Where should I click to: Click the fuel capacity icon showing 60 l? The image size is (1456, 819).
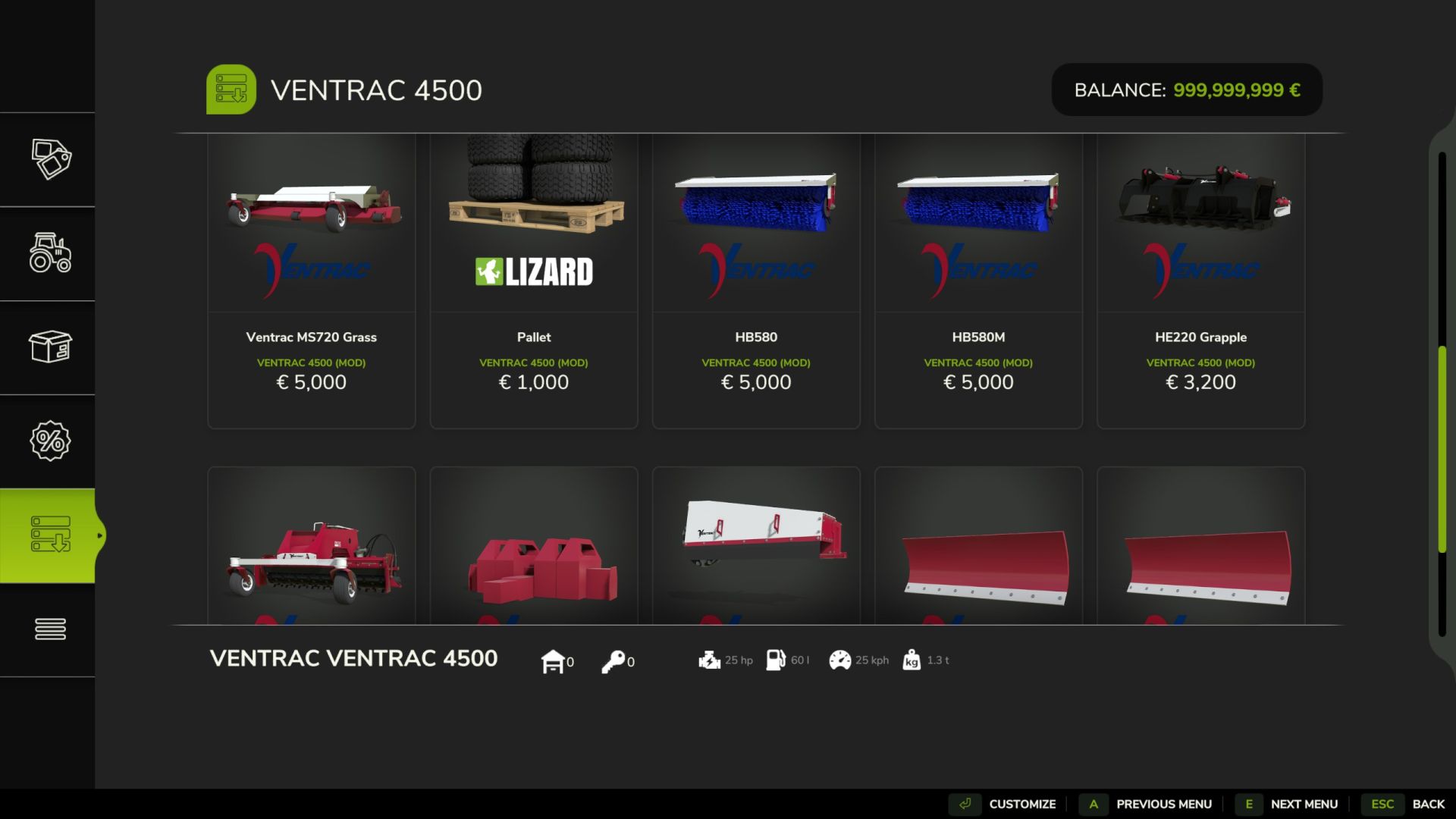click(x=775, y=660)
